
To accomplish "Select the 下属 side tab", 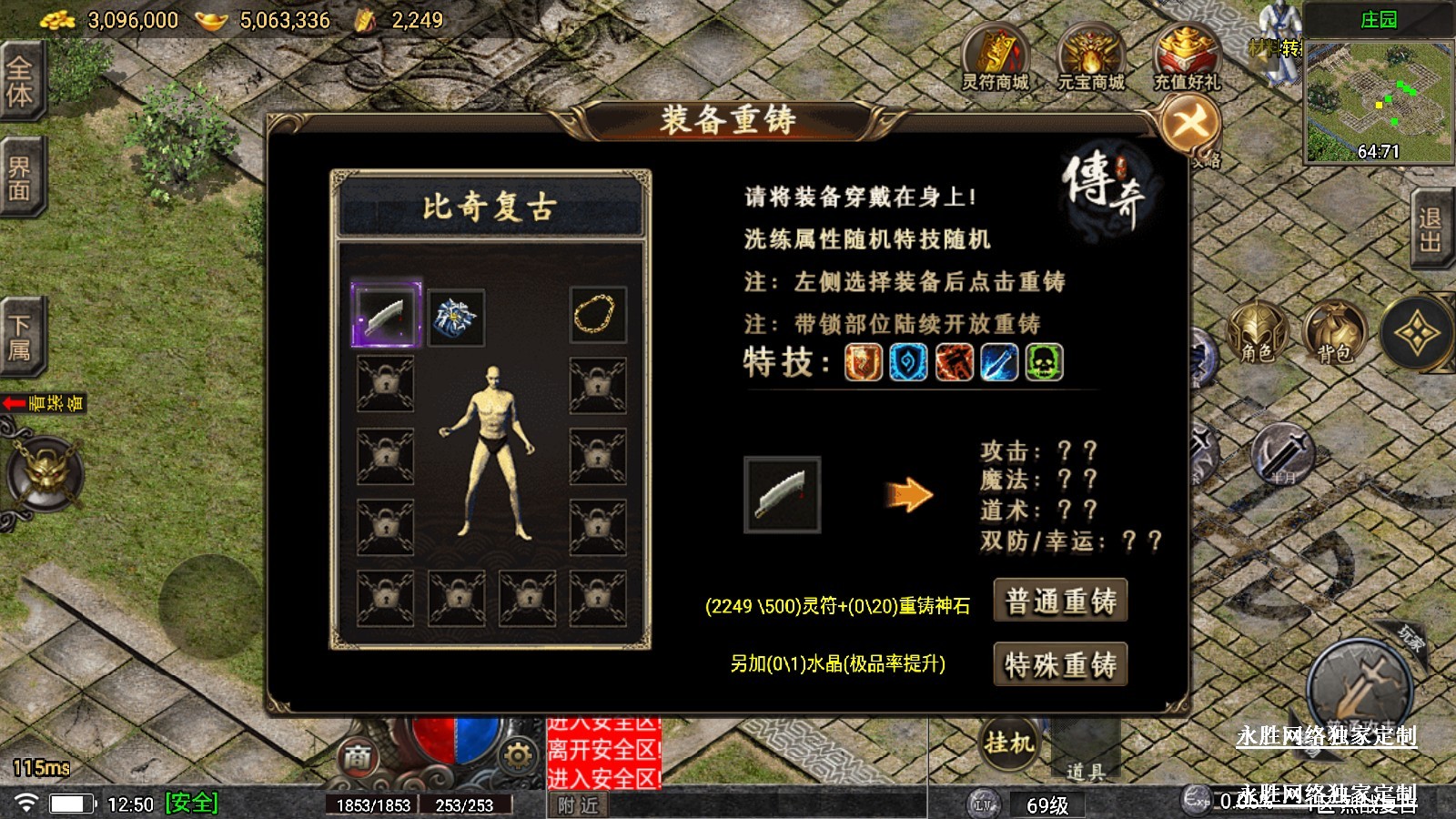I will click(x=20, y=337).
